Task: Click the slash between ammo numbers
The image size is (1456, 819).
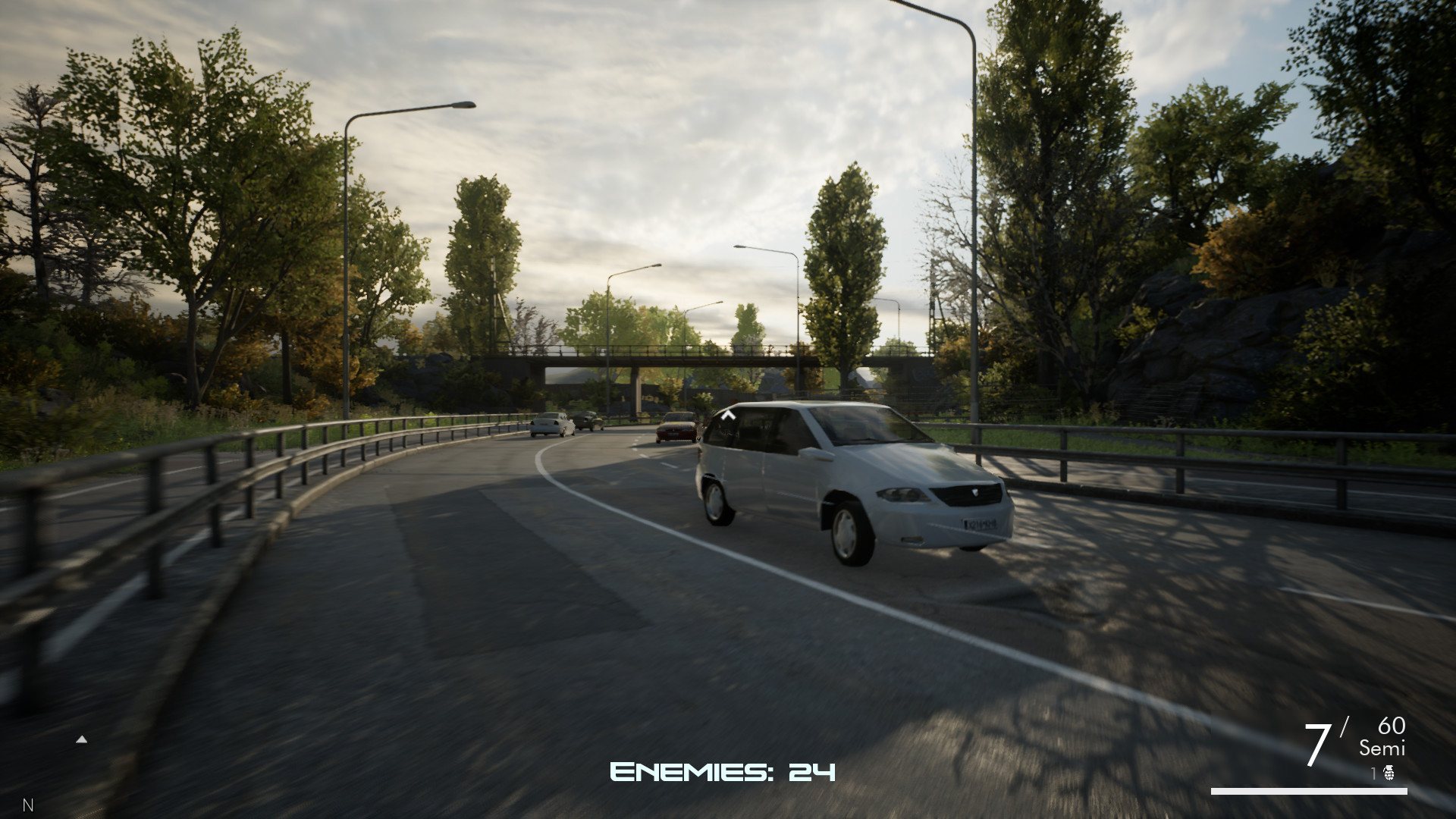Action: coord(1346,724)
